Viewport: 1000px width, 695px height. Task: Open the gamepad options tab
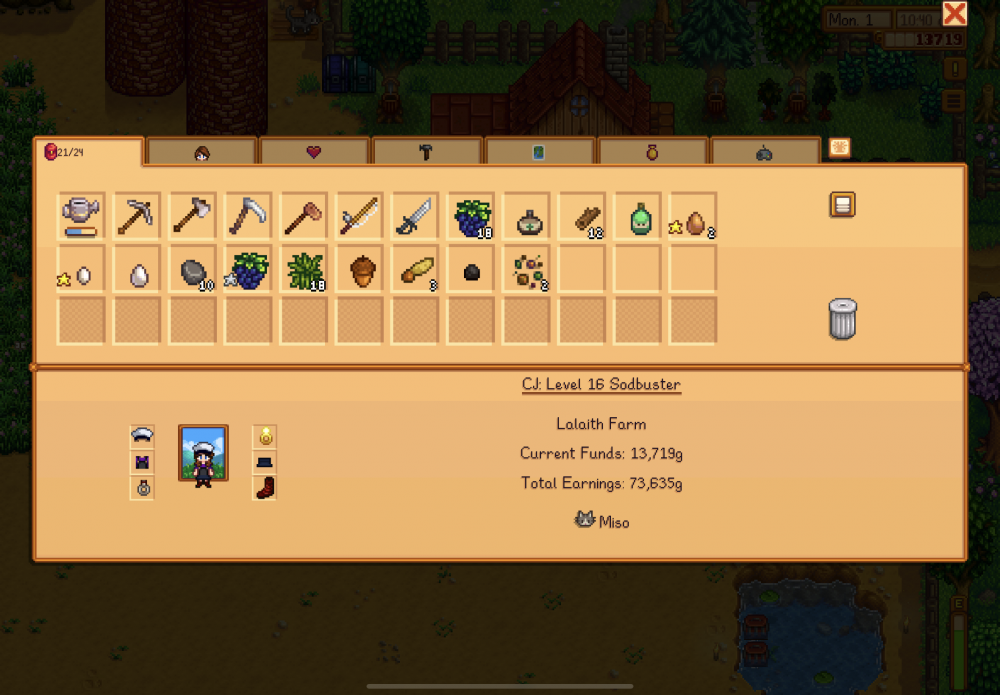(765, 152)
